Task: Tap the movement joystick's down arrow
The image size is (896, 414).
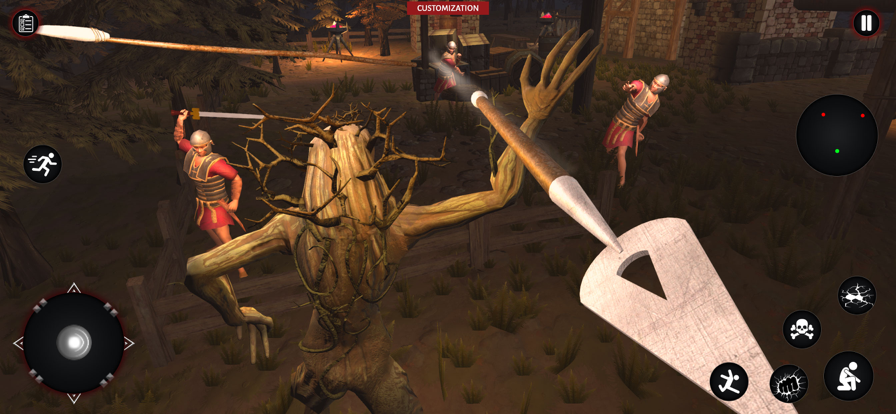Action: pos(74,398)
